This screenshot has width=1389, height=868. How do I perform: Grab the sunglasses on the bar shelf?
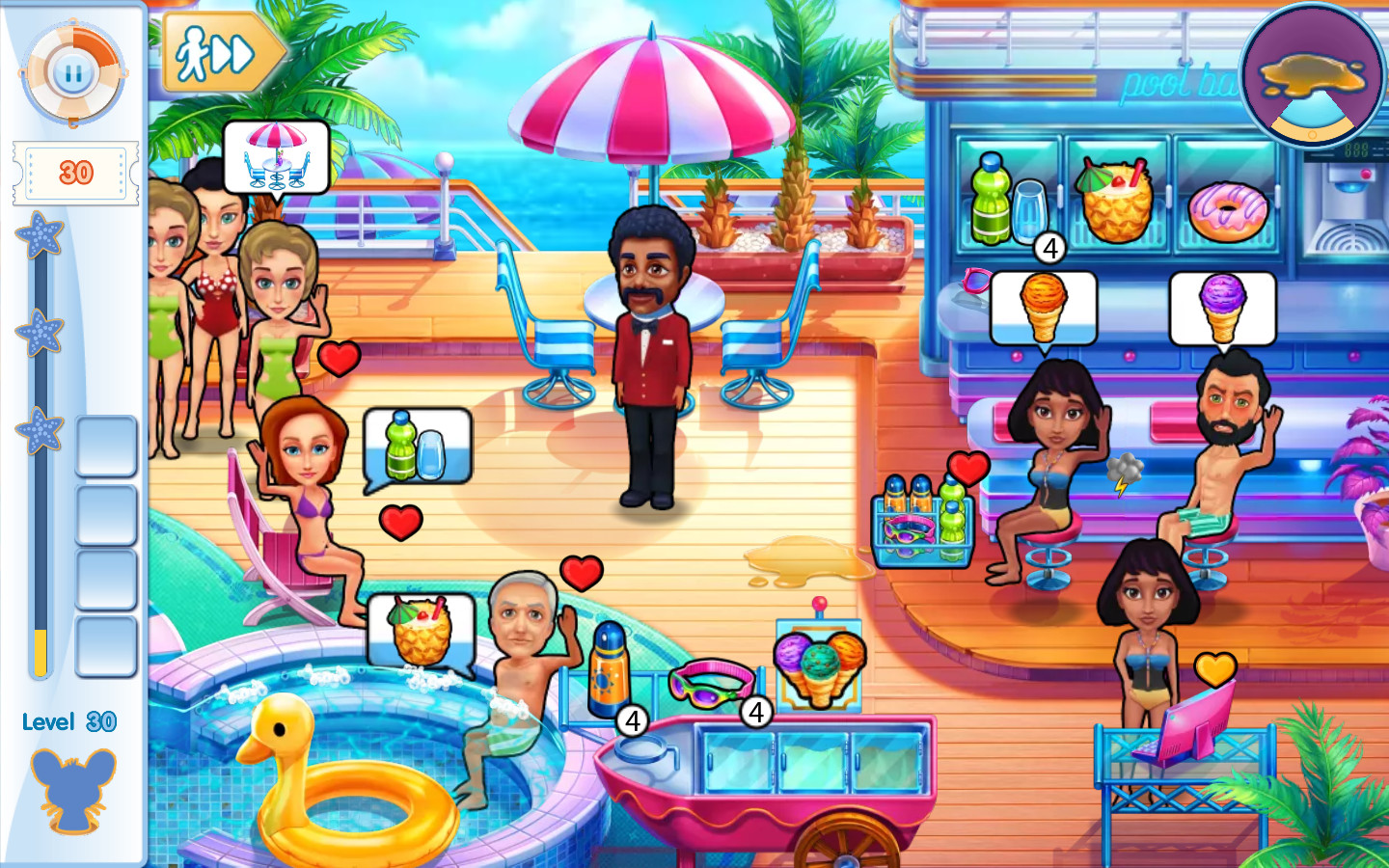click(976, 283)
